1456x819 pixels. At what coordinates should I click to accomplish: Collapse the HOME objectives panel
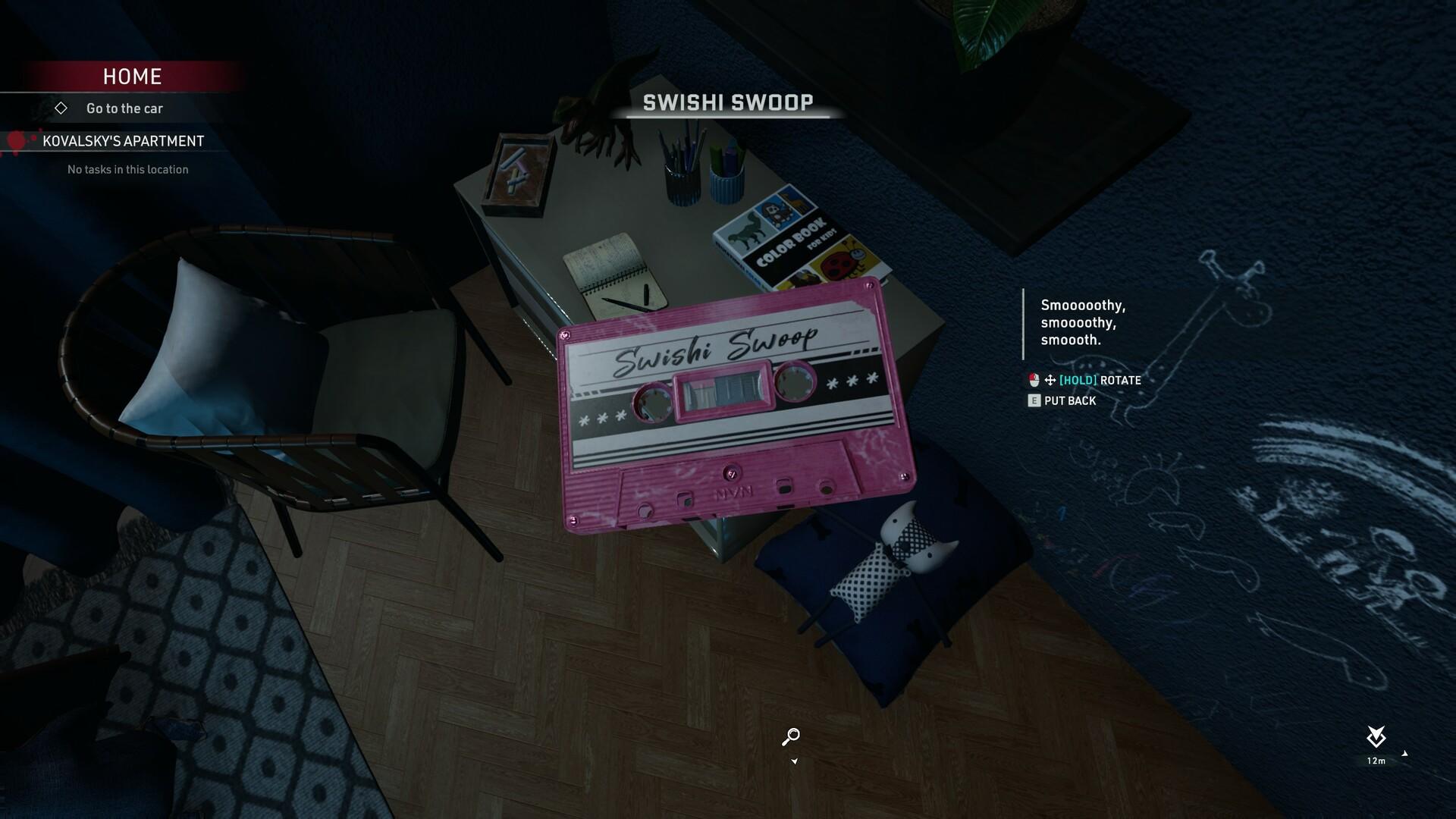[131, 76]
